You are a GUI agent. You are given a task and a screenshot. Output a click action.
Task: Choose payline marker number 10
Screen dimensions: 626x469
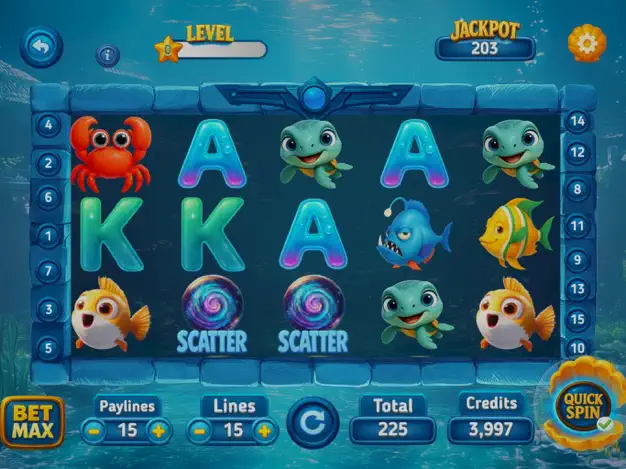click(x=578, y=348)
